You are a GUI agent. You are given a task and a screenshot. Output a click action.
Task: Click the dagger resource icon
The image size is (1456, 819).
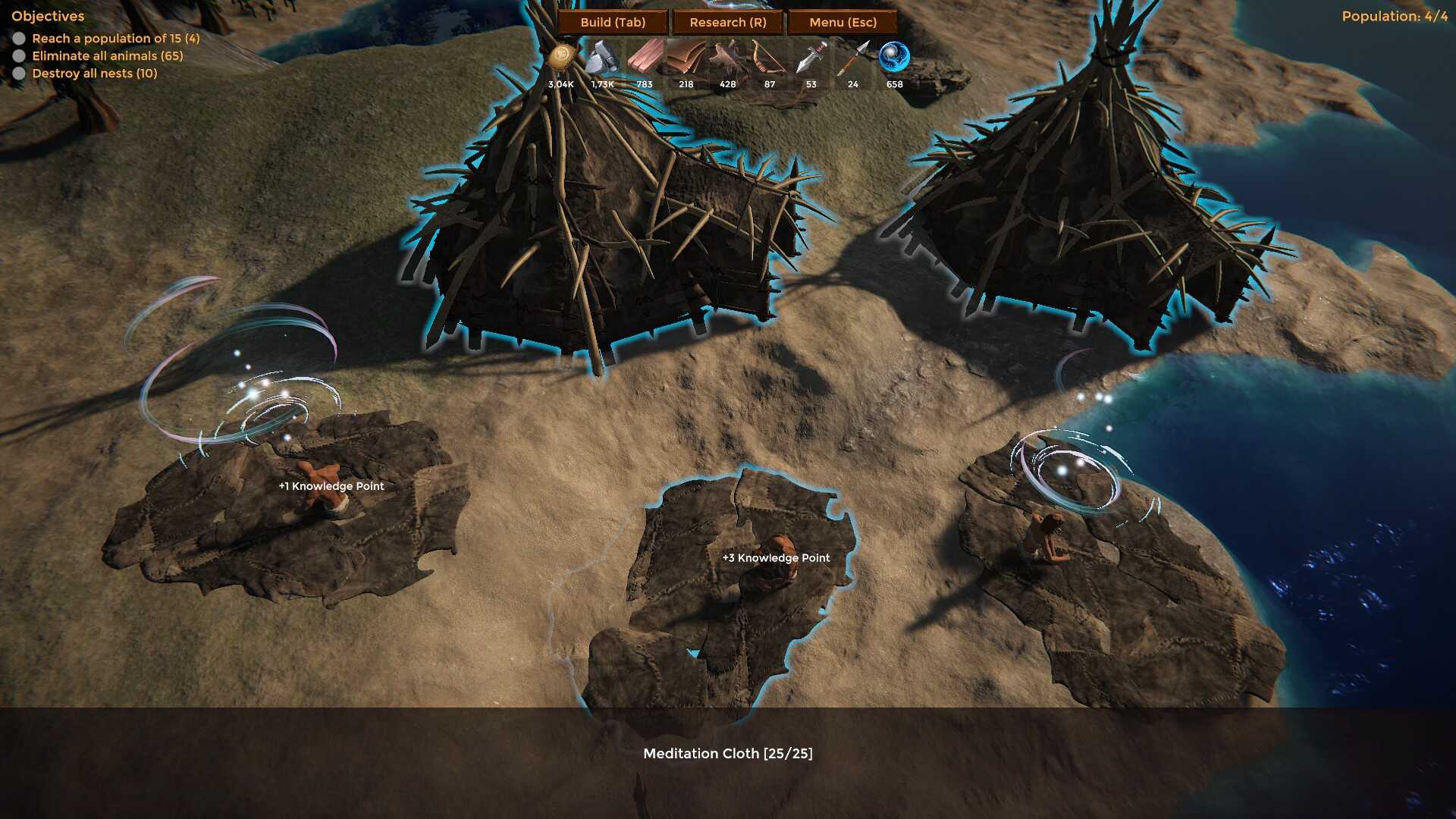coord(811,58)
